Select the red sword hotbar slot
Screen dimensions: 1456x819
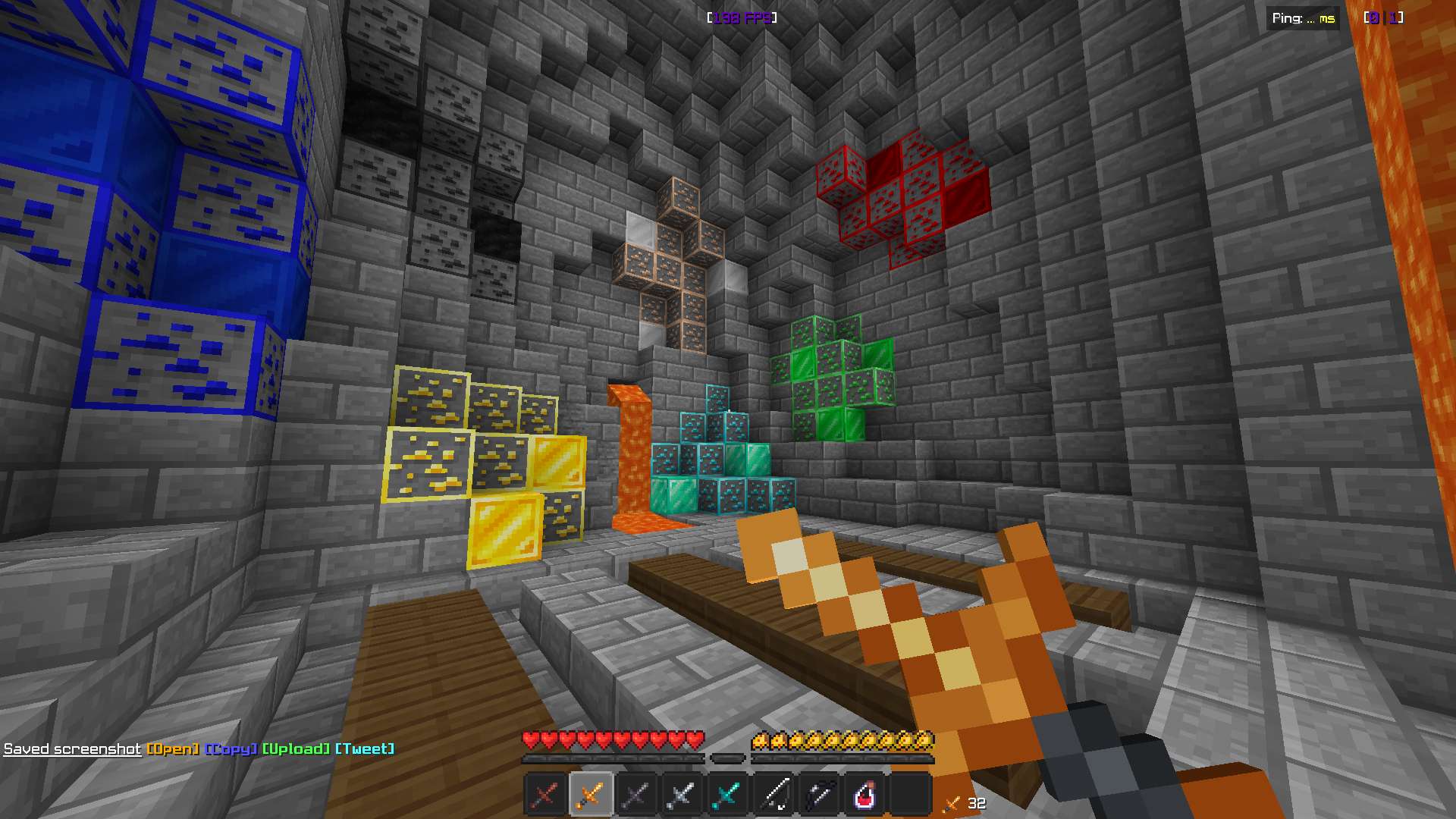tap(545, 794)
